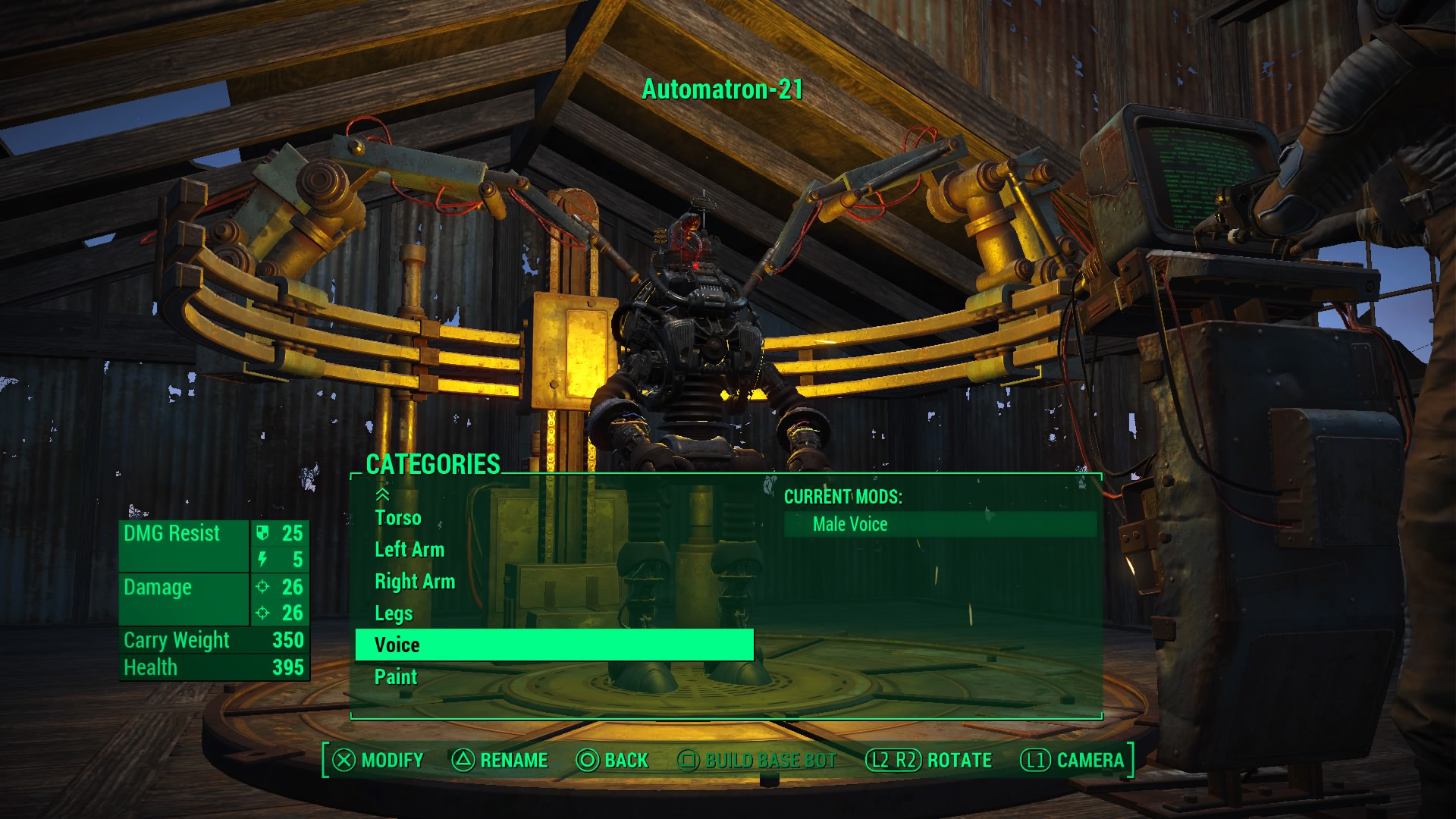Click the scroll-up arrows above Torso
Screen dimensions: 1456x819
coord(383,495)
